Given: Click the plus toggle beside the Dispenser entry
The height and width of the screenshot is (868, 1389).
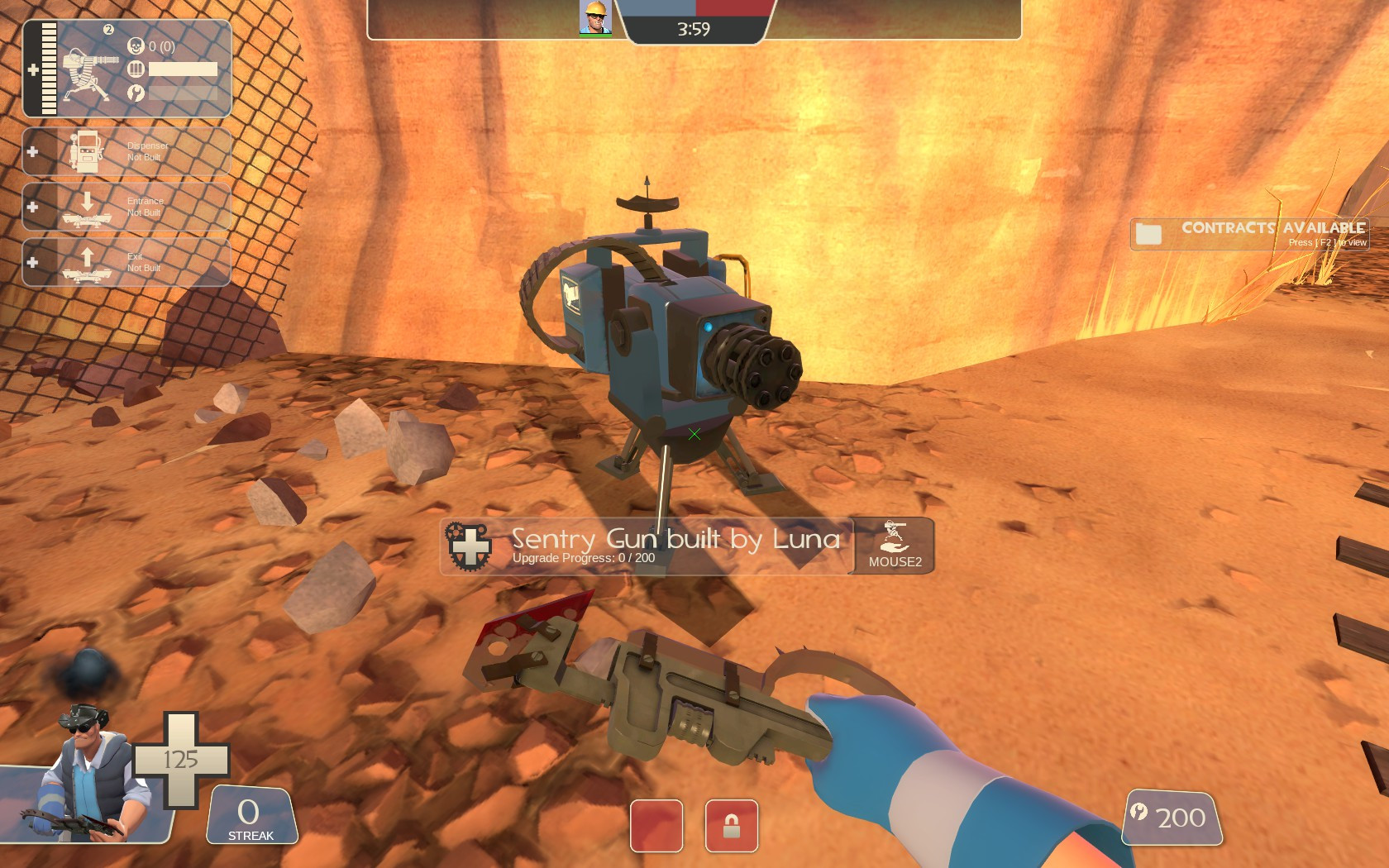Looking at the screenshot, I should coord(31,150).
